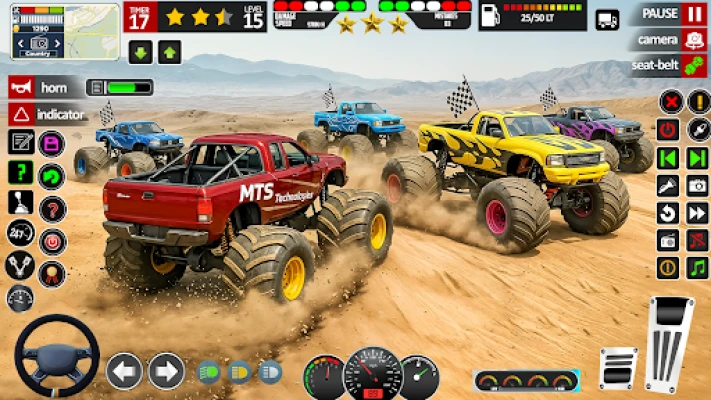Turn the steering wheel control
The width and height of the screenshot is (711, 400).
coord(56,357)
